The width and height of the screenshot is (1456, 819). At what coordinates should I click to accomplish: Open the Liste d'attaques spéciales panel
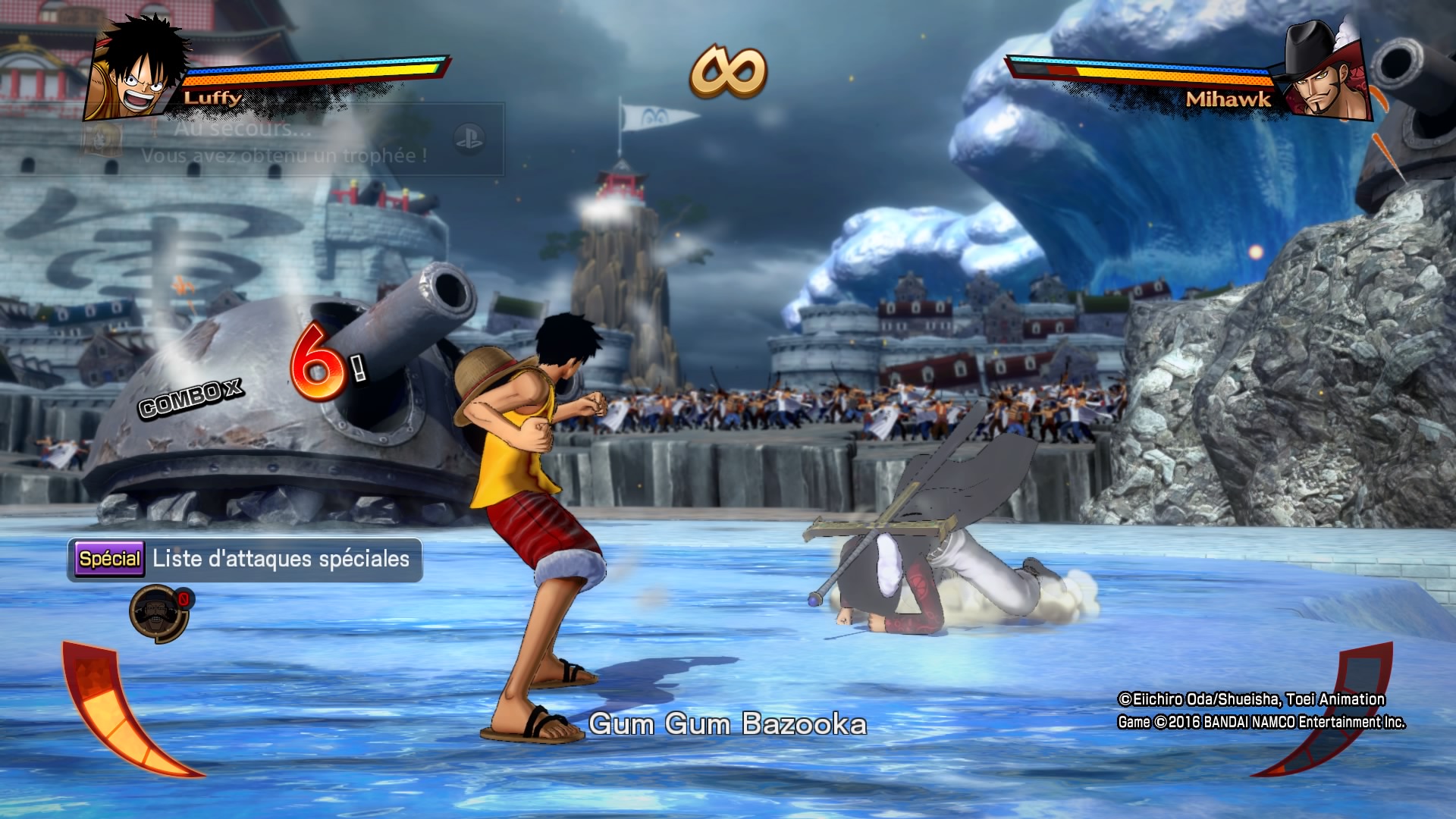(245, 560)
